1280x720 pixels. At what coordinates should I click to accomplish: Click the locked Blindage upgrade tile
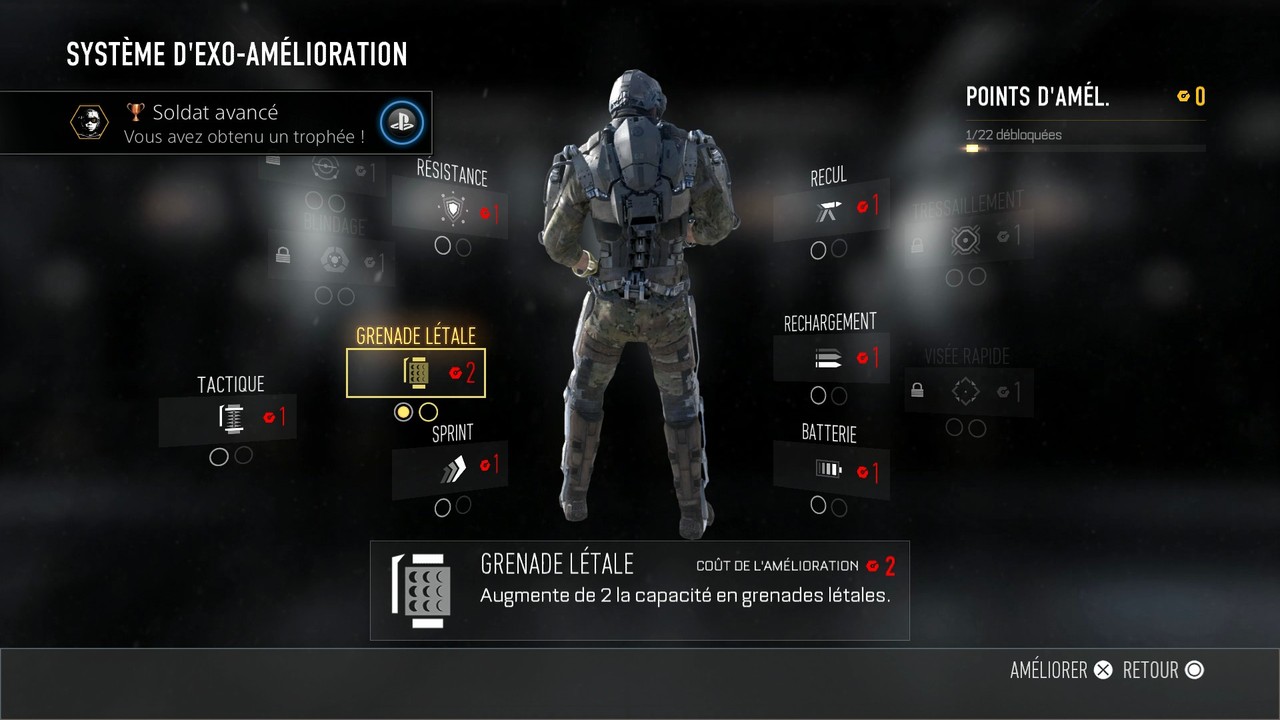(x=329, y=259)
